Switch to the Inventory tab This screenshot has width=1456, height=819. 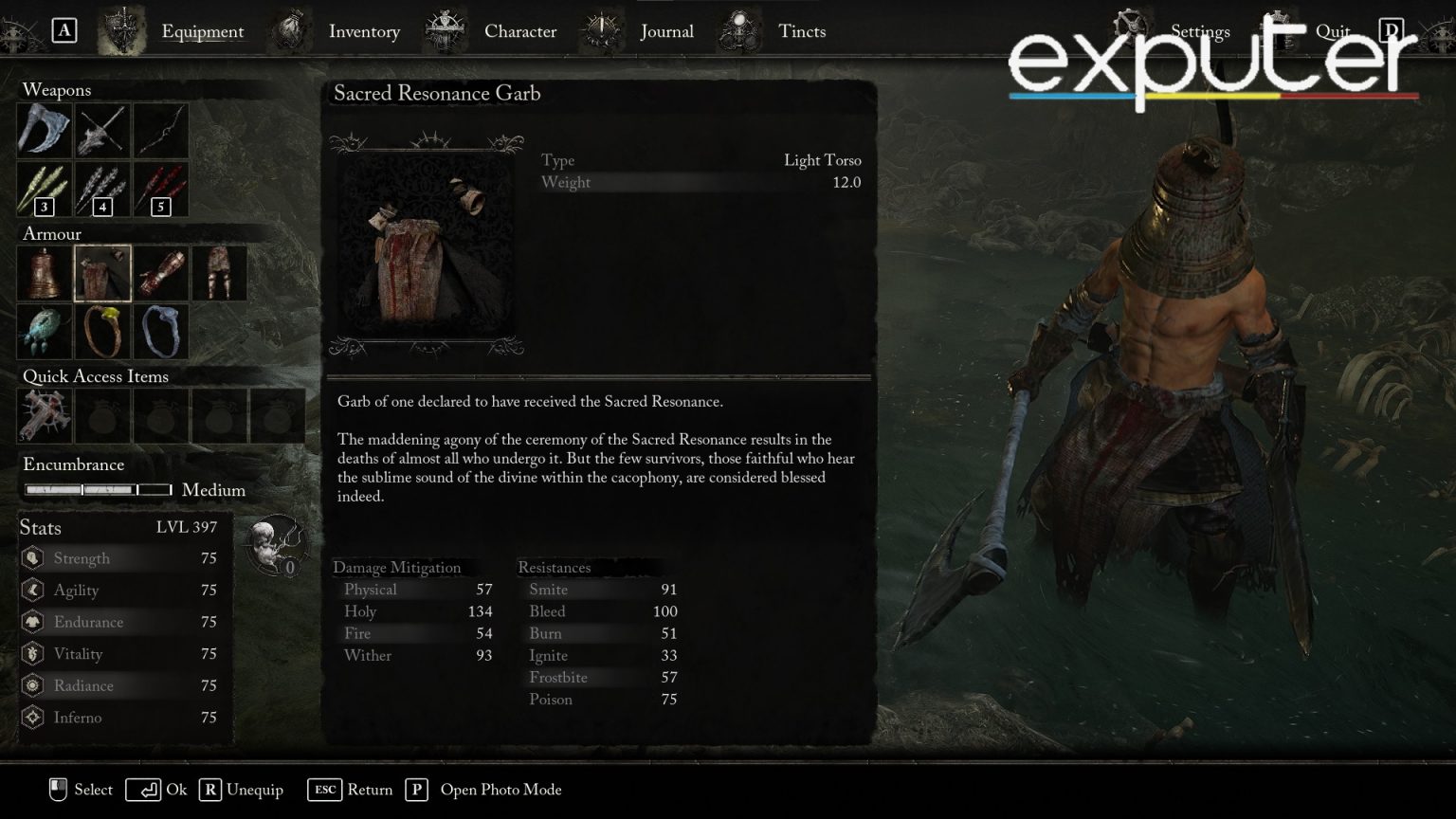[364, 31]
